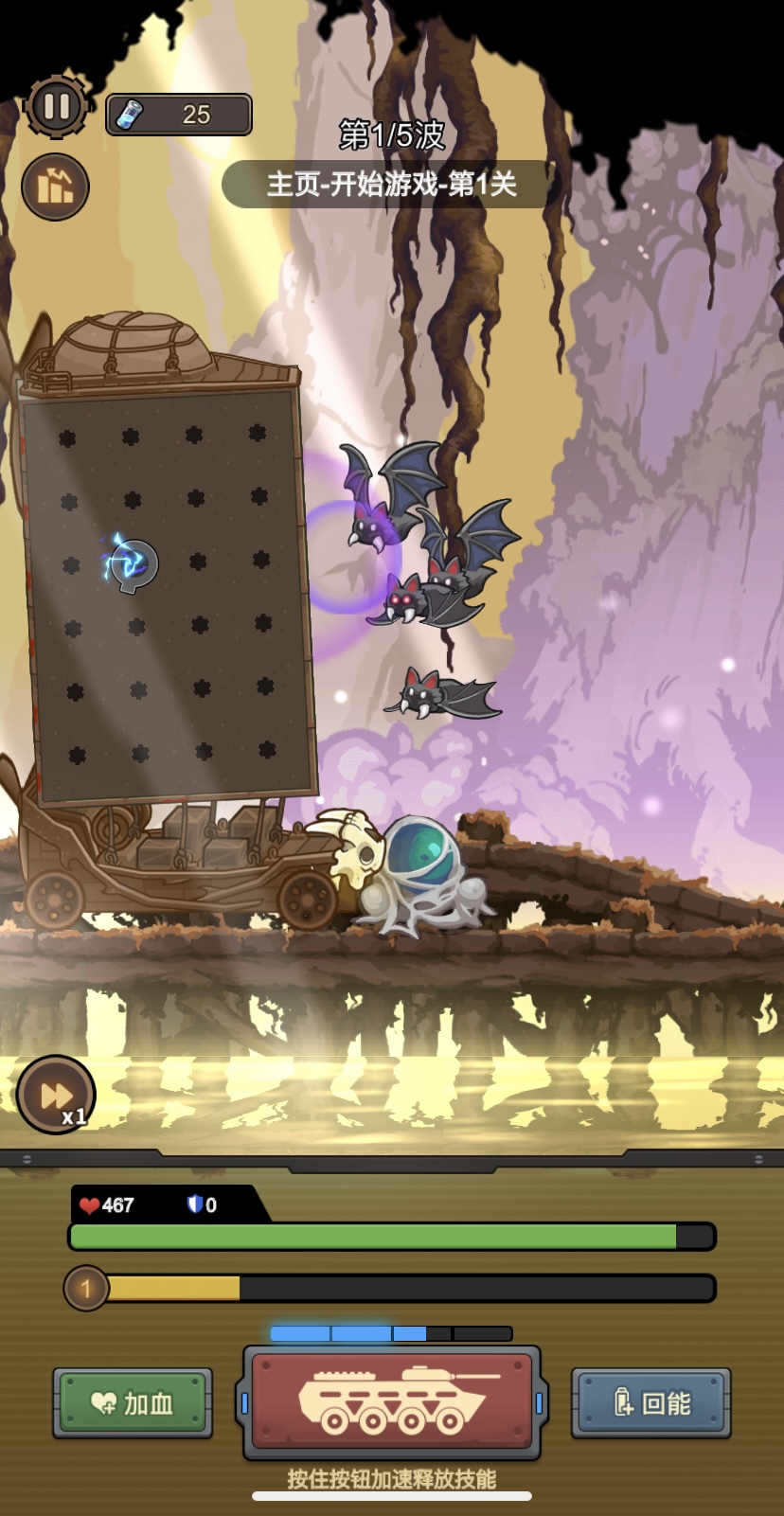Tap the green 加血 heal button

[133, 1402]
